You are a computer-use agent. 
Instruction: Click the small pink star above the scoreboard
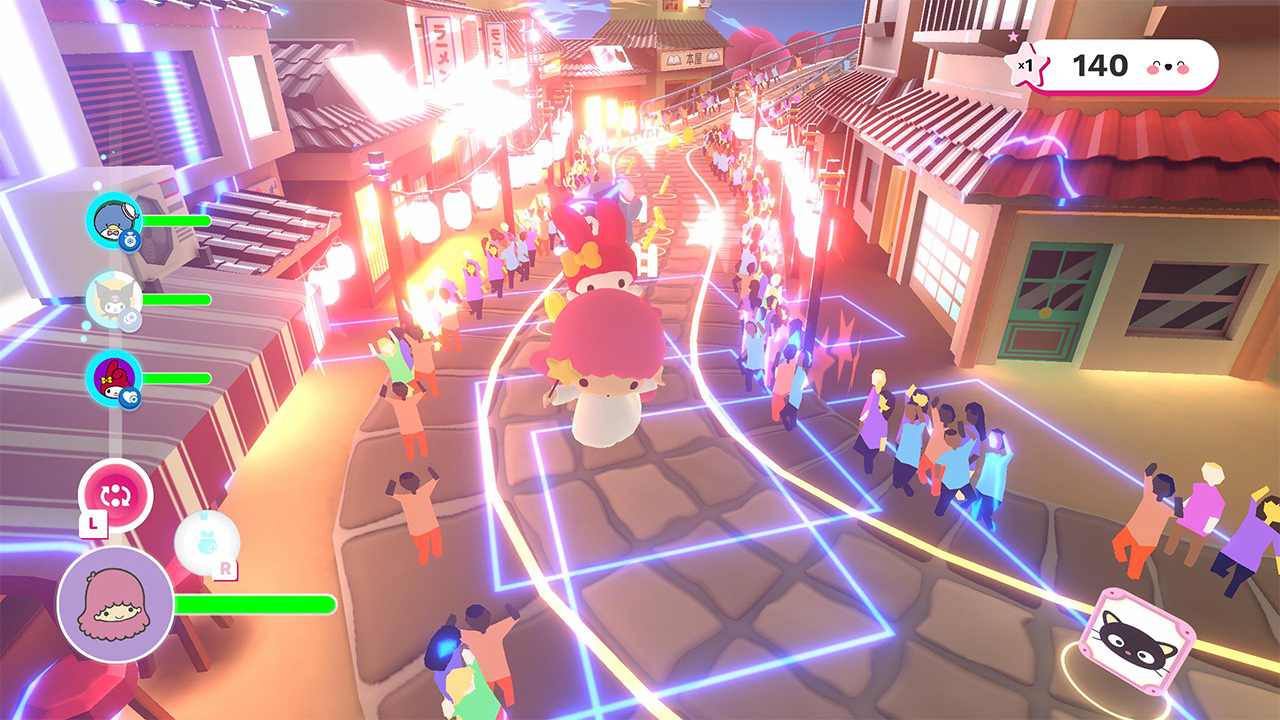pyautogui.click(x=1012, y=37)
